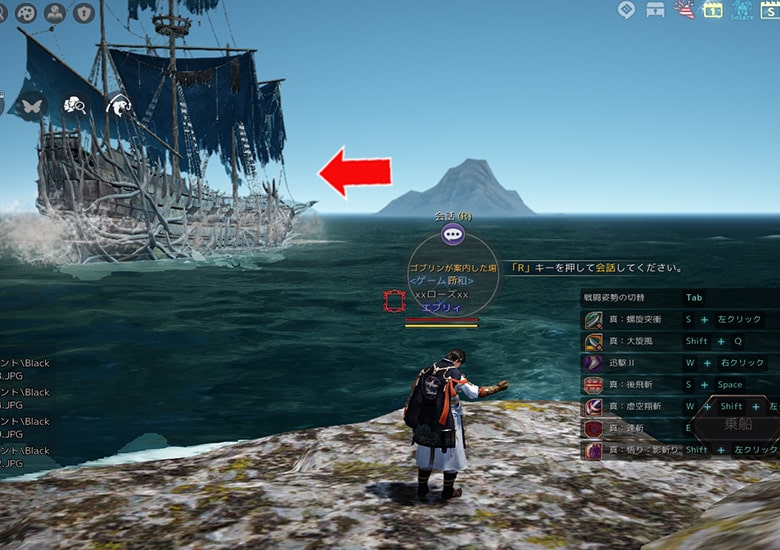780x550 pixels.
Task: Open the yellow calendar with number 1
Action: (x=713, y=10)
